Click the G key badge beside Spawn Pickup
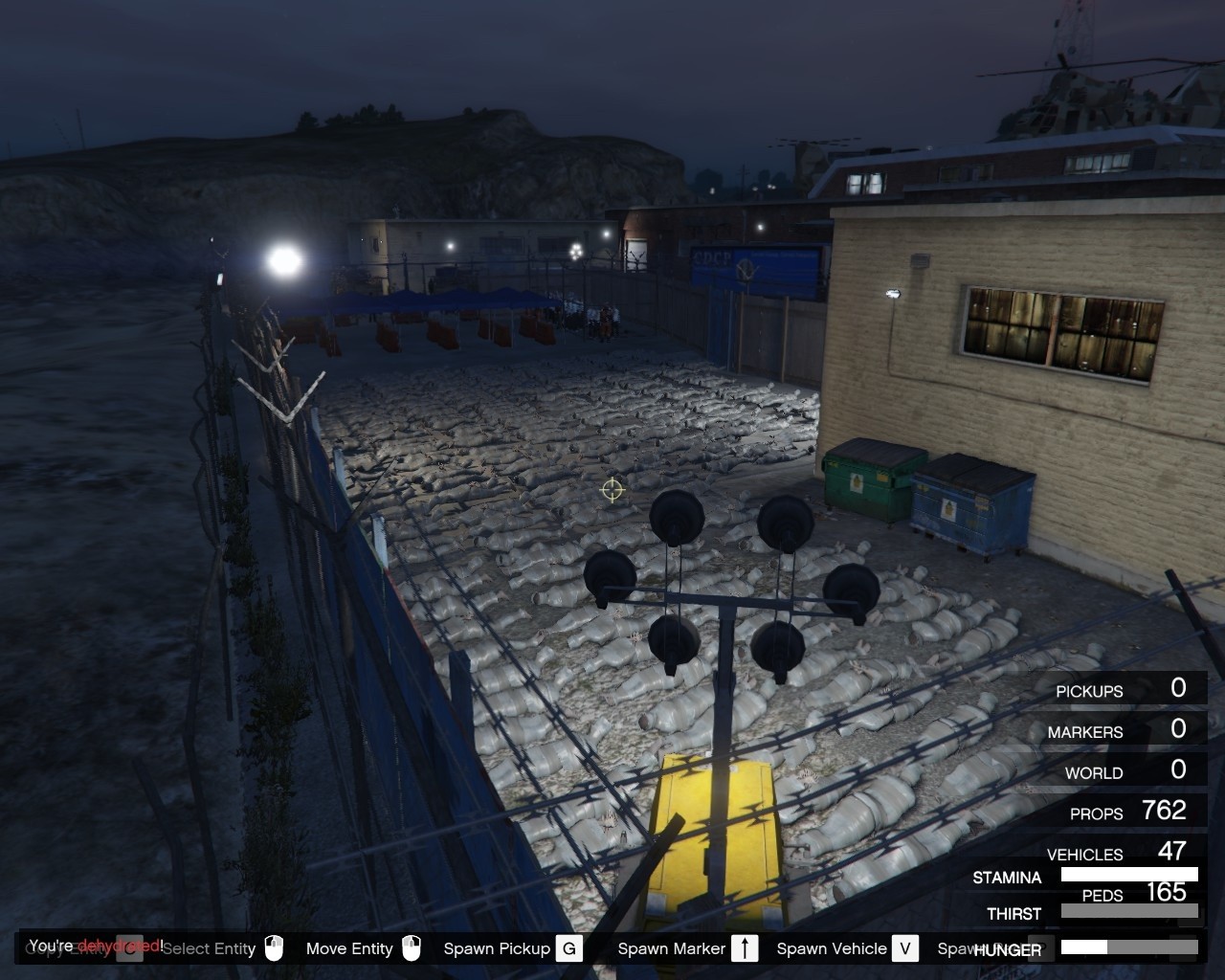Image resolution: width=1225 pixels, height=980 pixels. 568,948
